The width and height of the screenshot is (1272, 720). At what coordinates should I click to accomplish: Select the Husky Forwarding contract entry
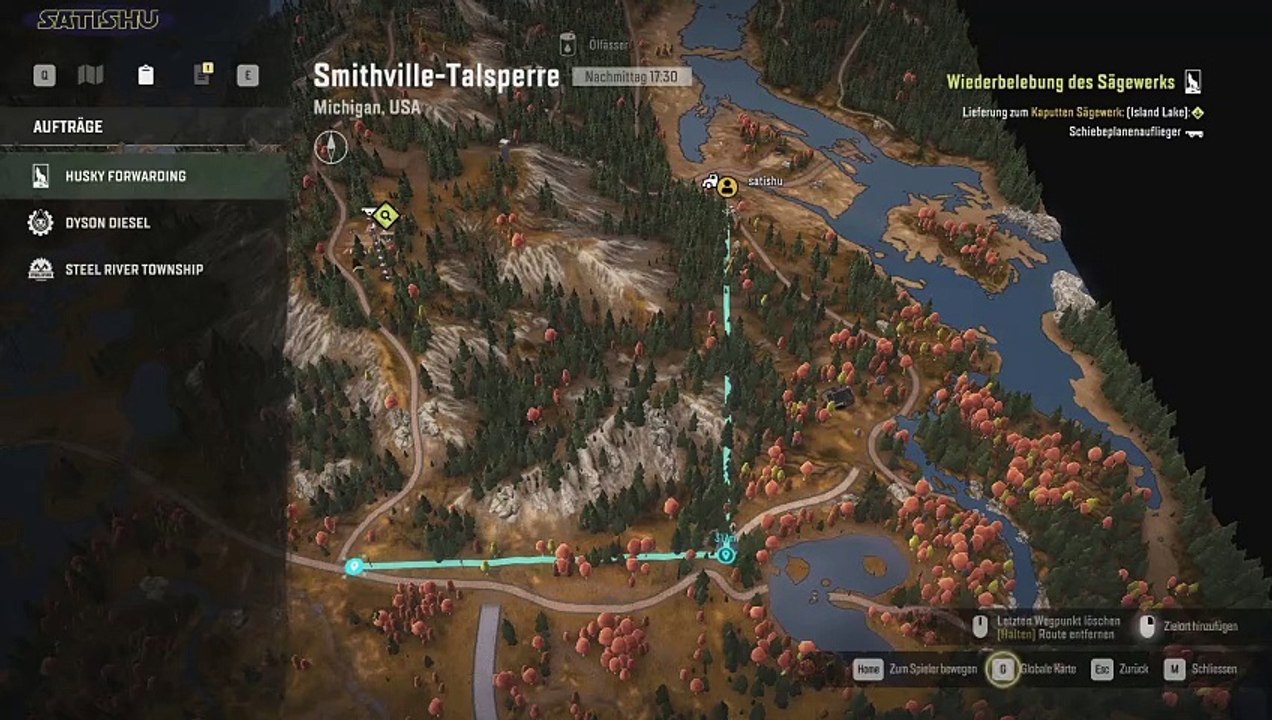125,176
